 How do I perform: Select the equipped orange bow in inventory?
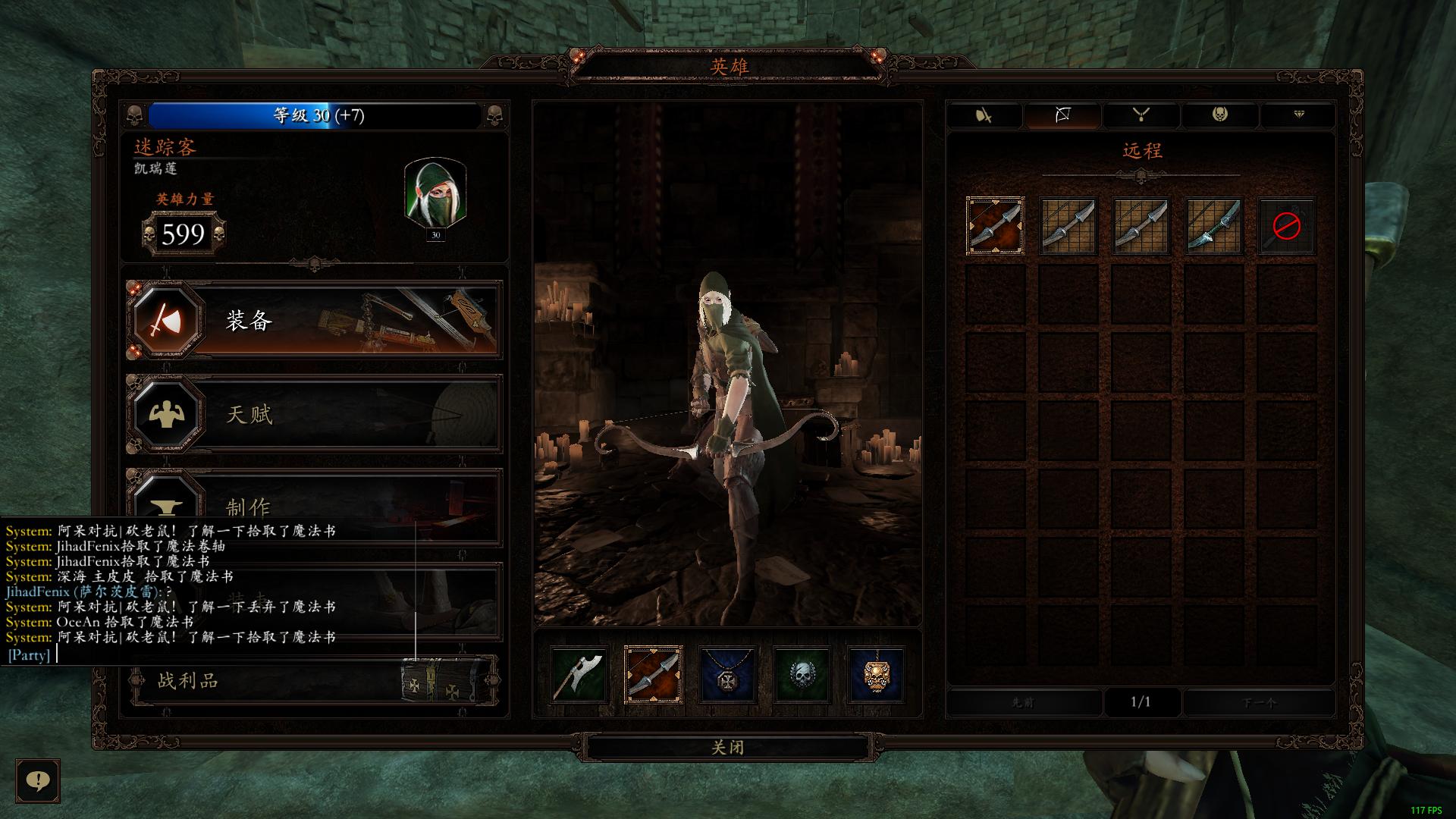[x=995, y=226]
